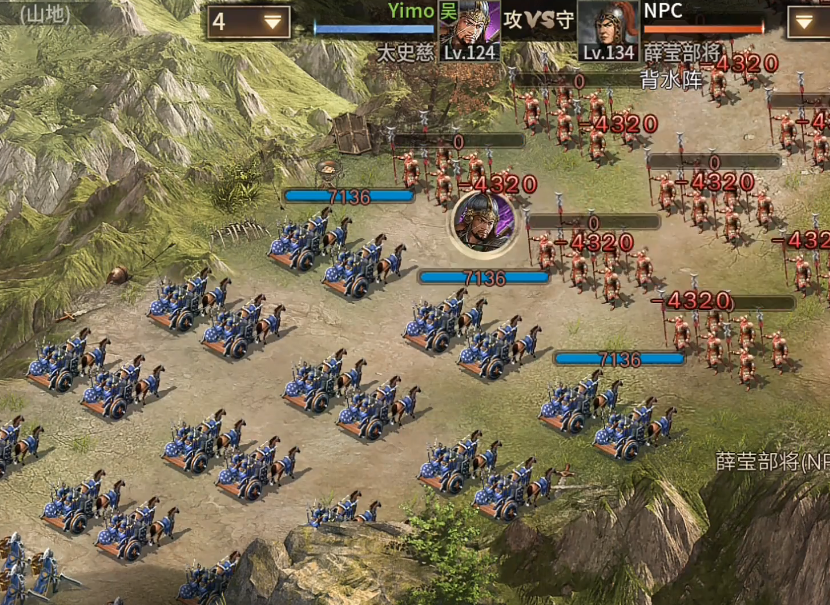Expand the dropdown beside the NPC bar

point(808,22)
